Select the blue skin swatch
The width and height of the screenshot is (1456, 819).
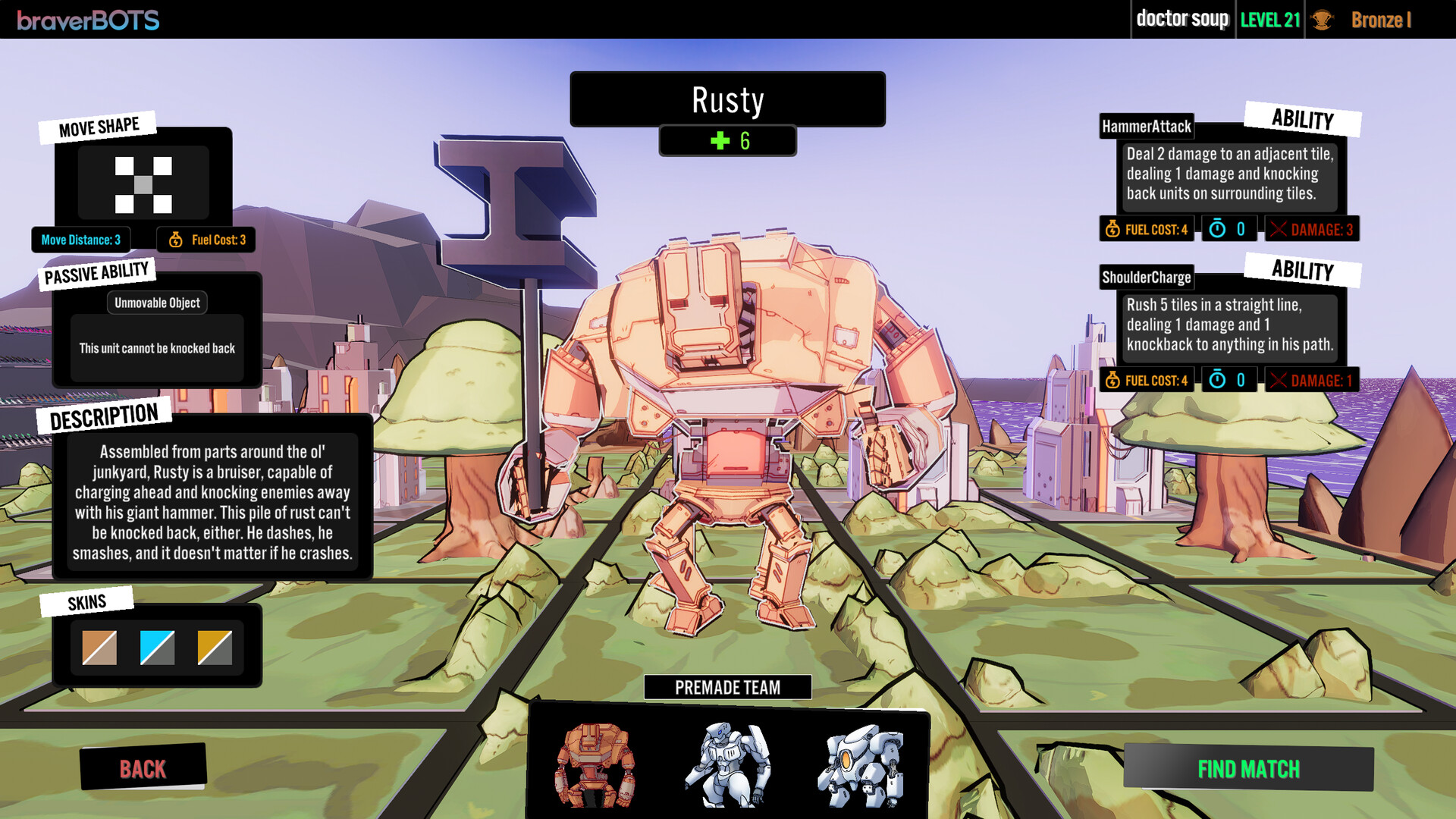point(156,647)
